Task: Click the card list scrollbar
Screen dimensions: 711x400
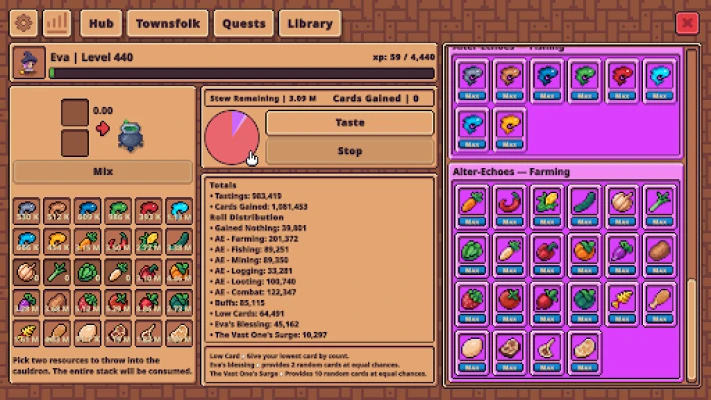Action: [691, 330]
